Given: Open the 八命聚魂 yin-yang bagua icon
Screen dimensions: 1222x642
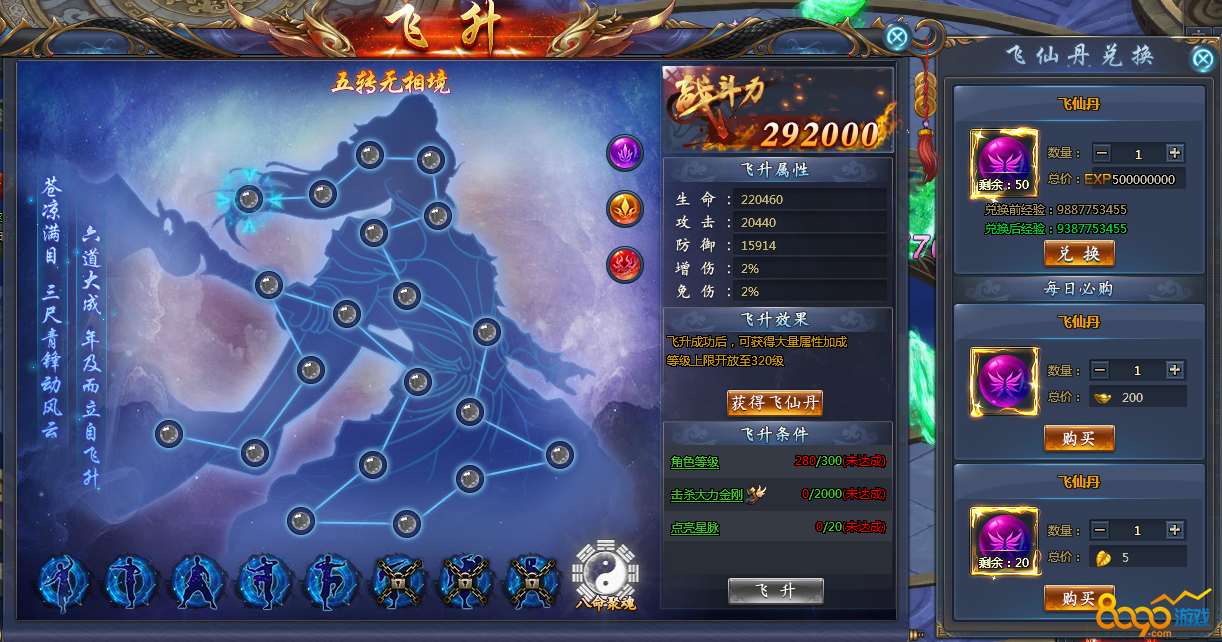Looking at the screenshot, I should pyautogui.click(x=603, y=570).
